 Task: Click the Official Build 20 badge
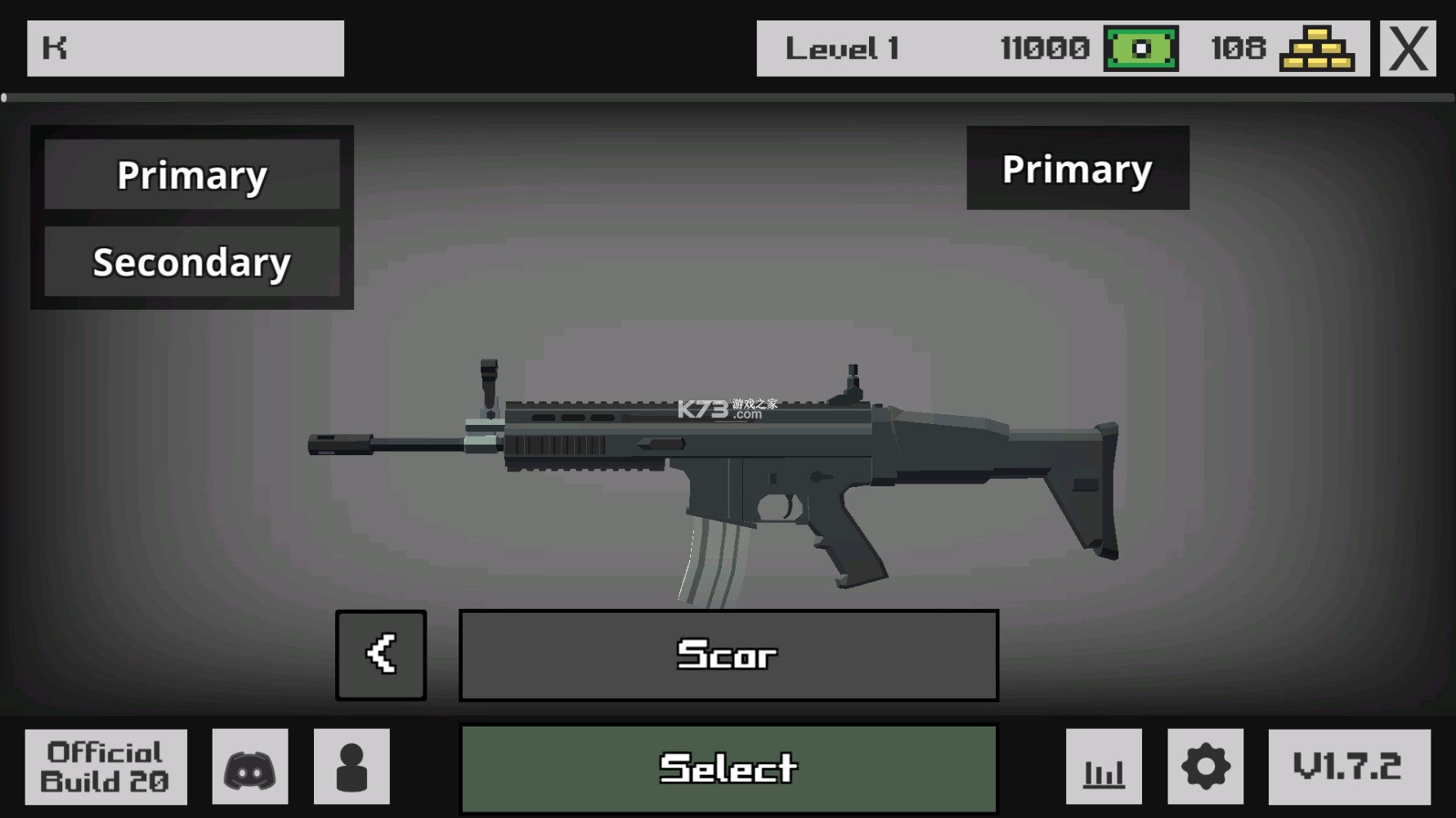coord(105,767)
